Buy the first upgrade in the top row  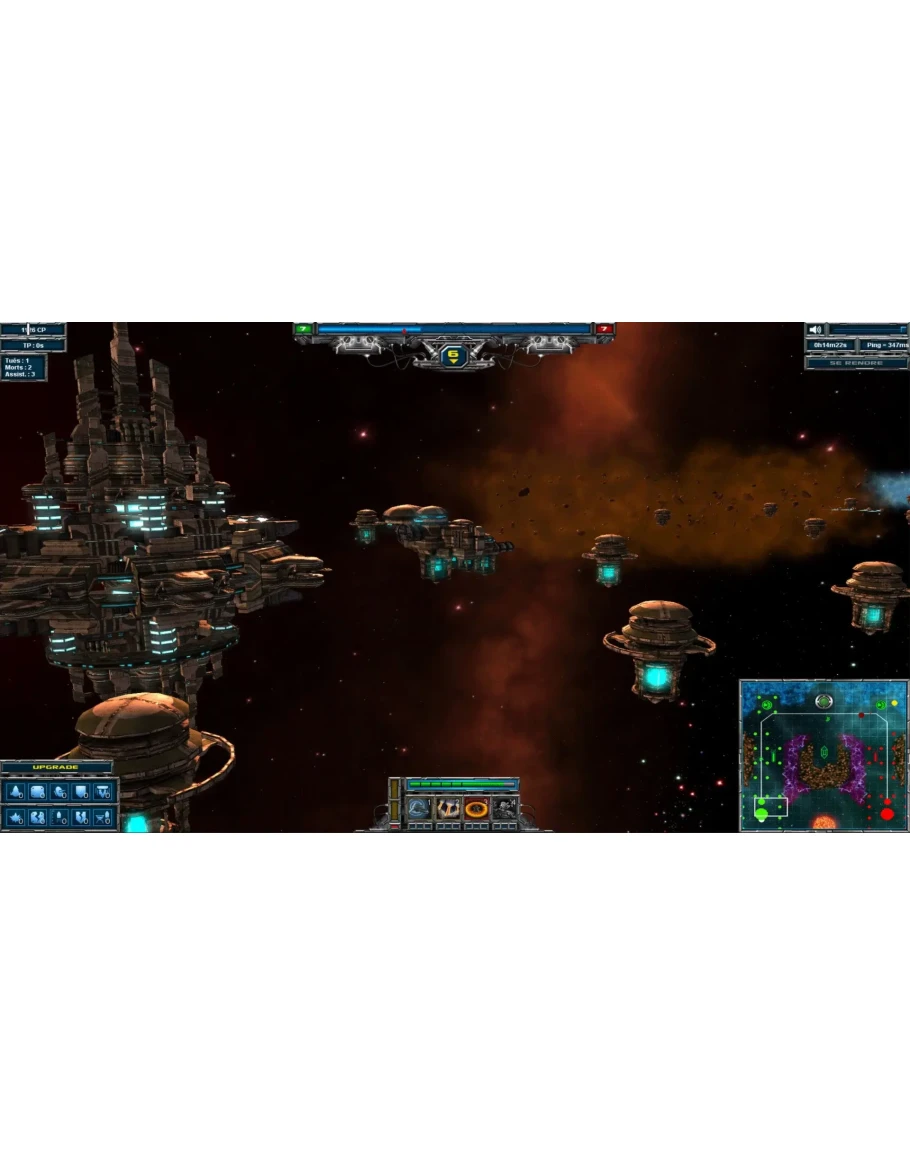point(15,793)
